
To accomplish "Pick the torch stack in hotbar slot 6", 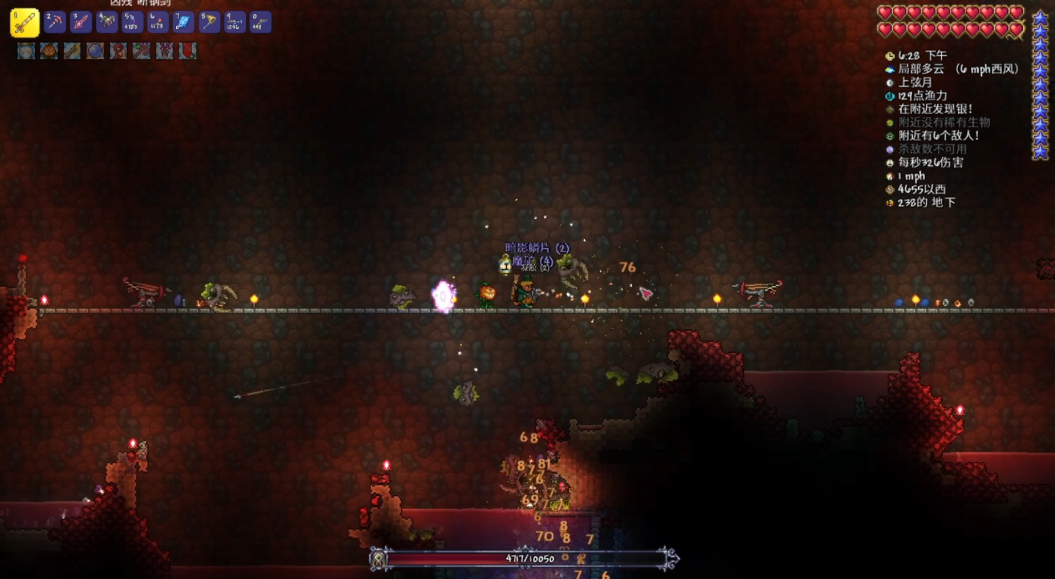I will [x=158, y=21].
